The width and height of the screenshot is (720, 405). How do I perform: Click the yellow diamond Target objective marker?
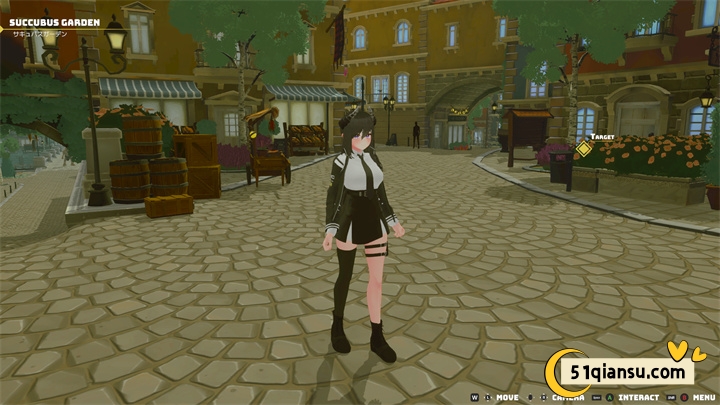[583, 150]
